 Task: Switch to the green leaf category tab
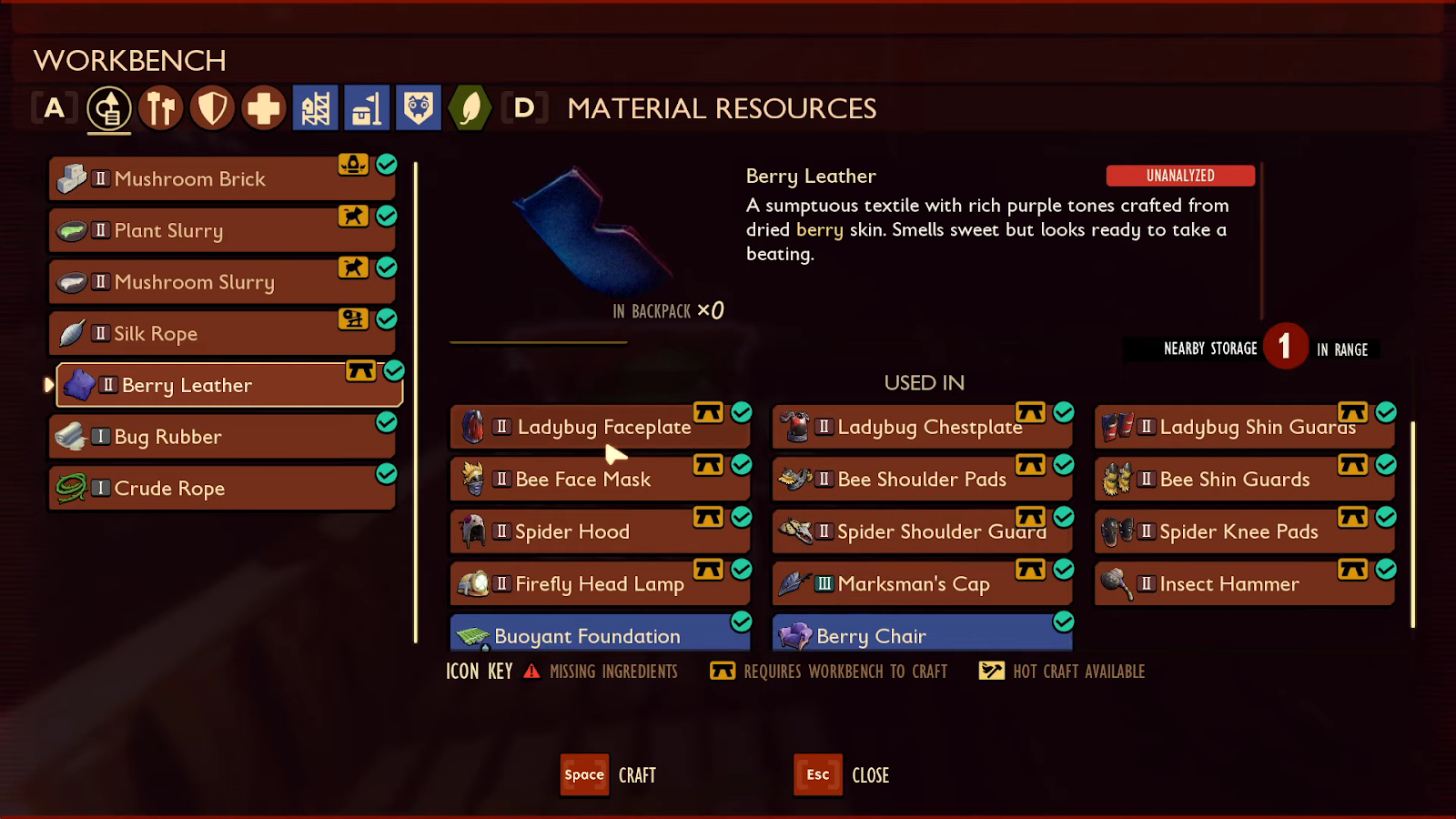[470, 109]
